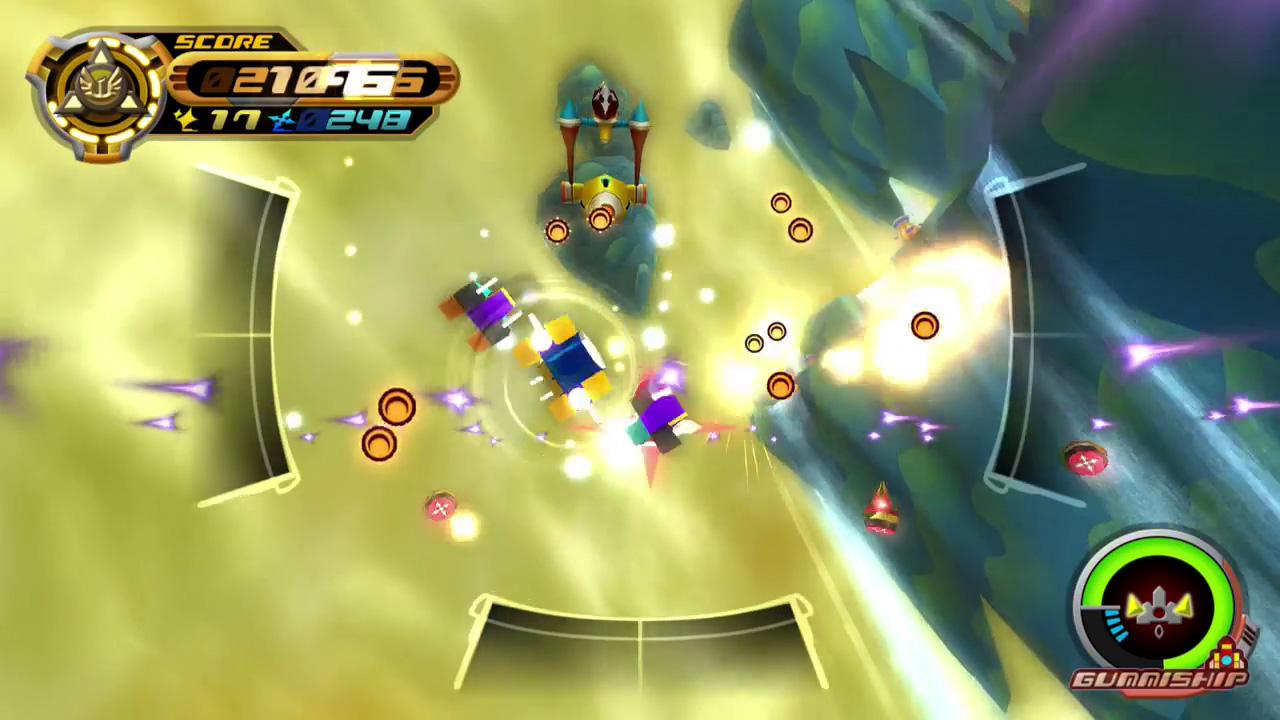Click the gold winged medal emblem

98,93
